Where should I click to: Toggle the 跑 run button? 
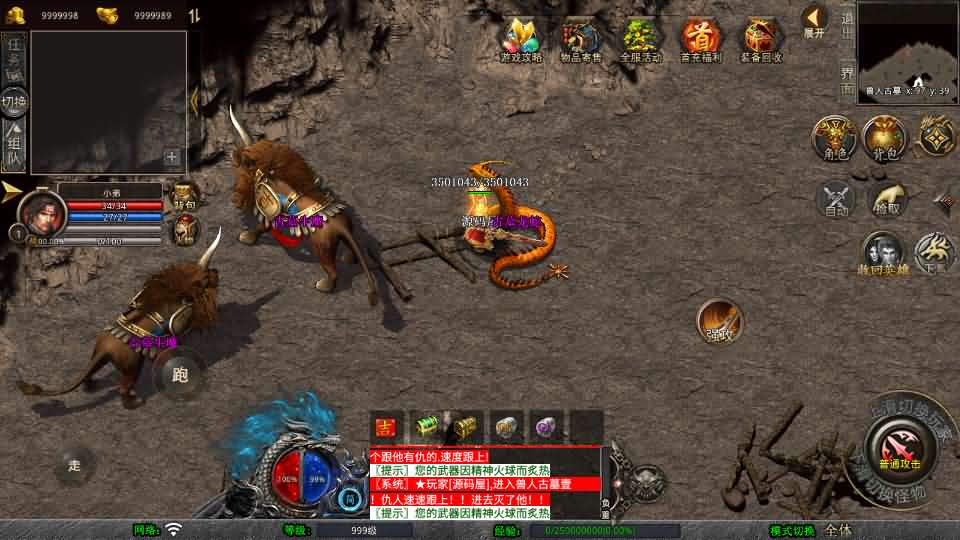click(x=180, y=375)
